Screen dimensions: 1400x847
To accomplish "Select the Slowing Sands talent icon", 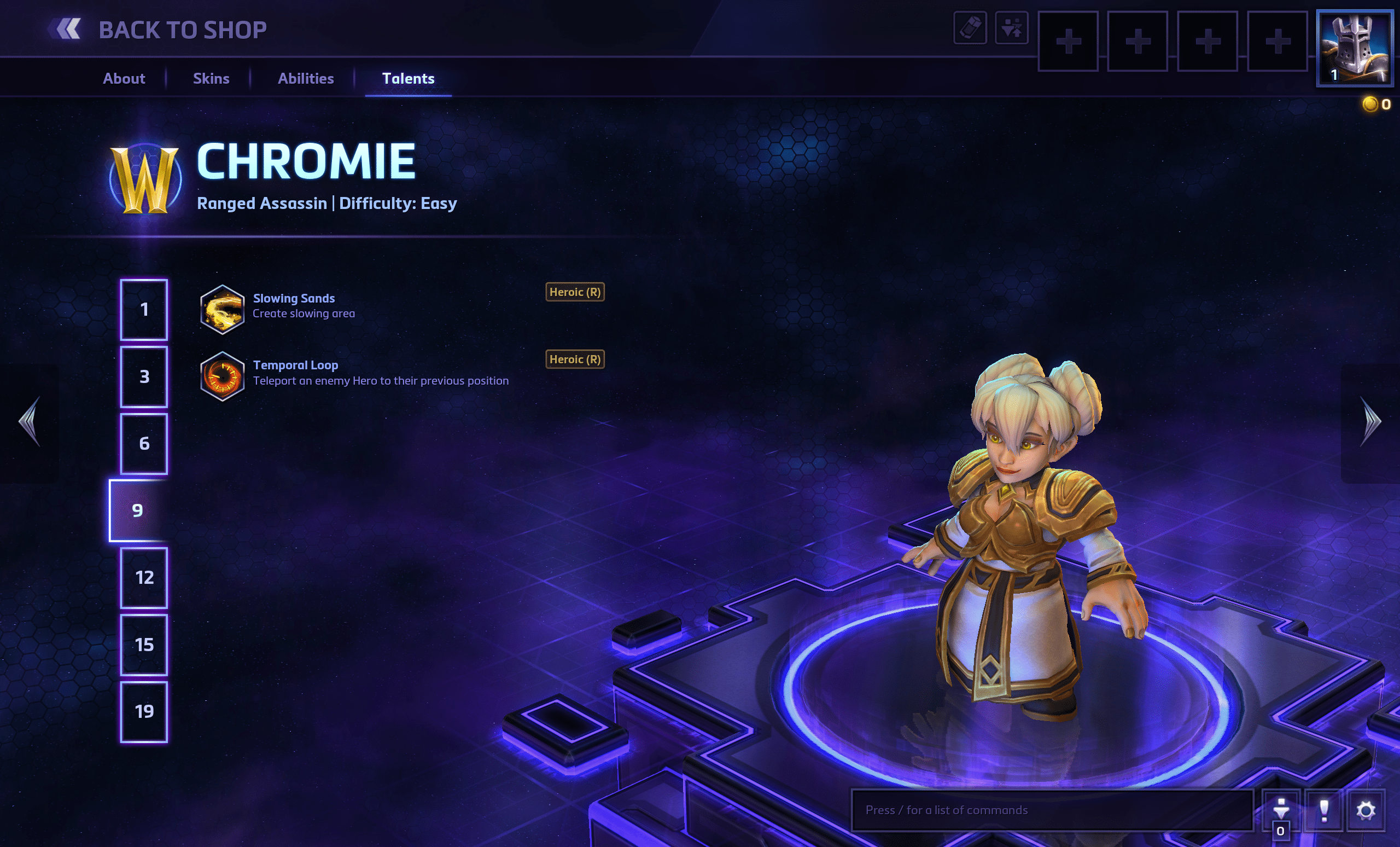I will pos(222,310).
